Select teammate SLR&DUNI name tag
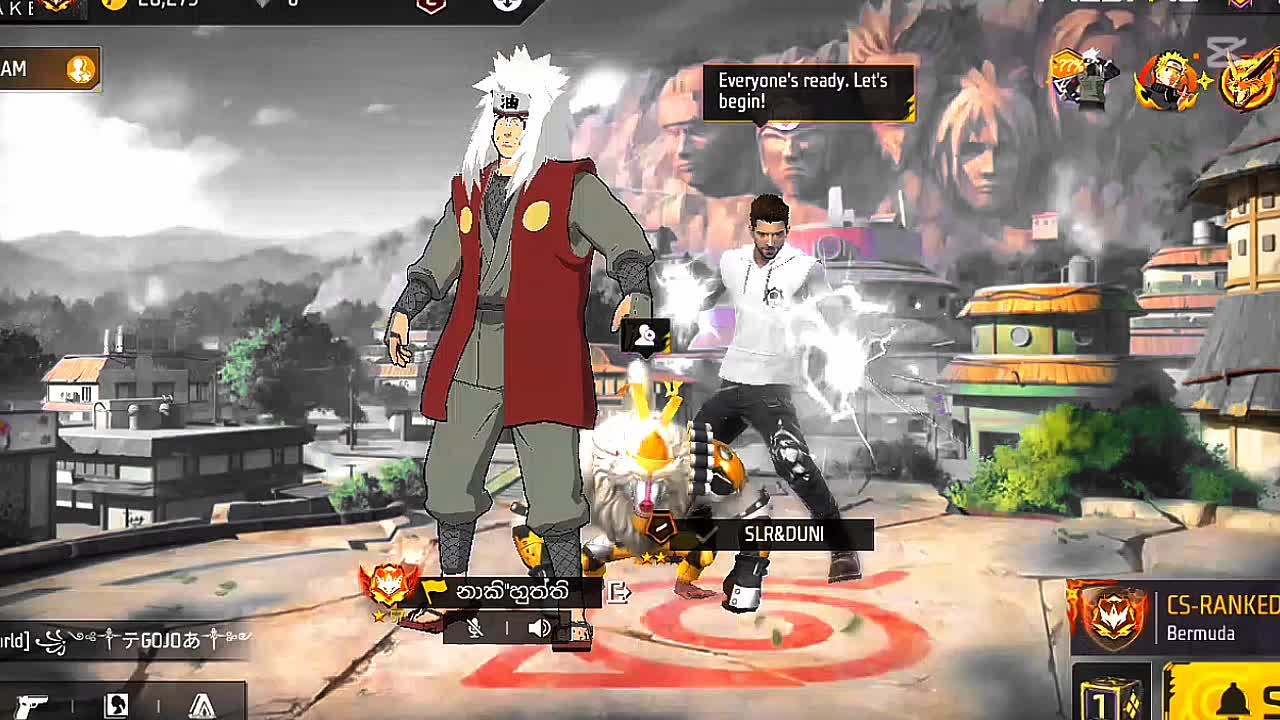Screen dimensions: 1280x720 (784, 535)
